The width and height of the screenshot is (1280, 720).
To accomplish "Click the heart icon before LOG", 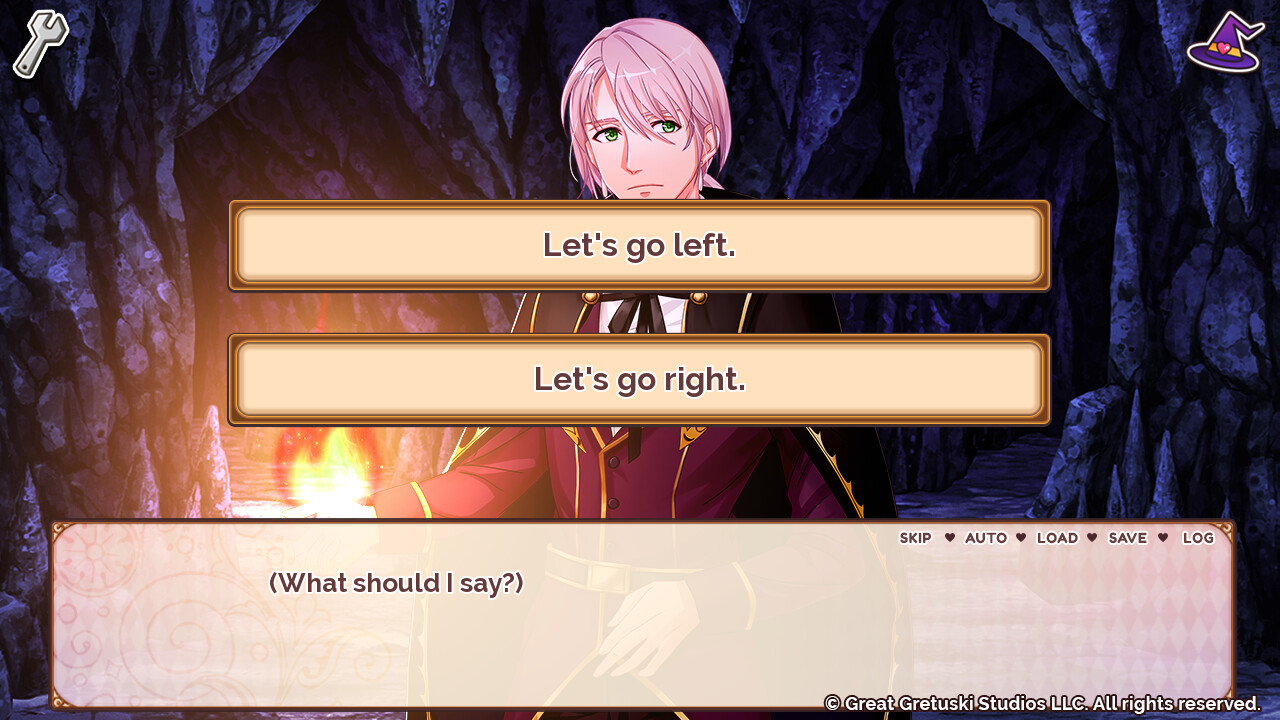I will [x=1163, y=538].
